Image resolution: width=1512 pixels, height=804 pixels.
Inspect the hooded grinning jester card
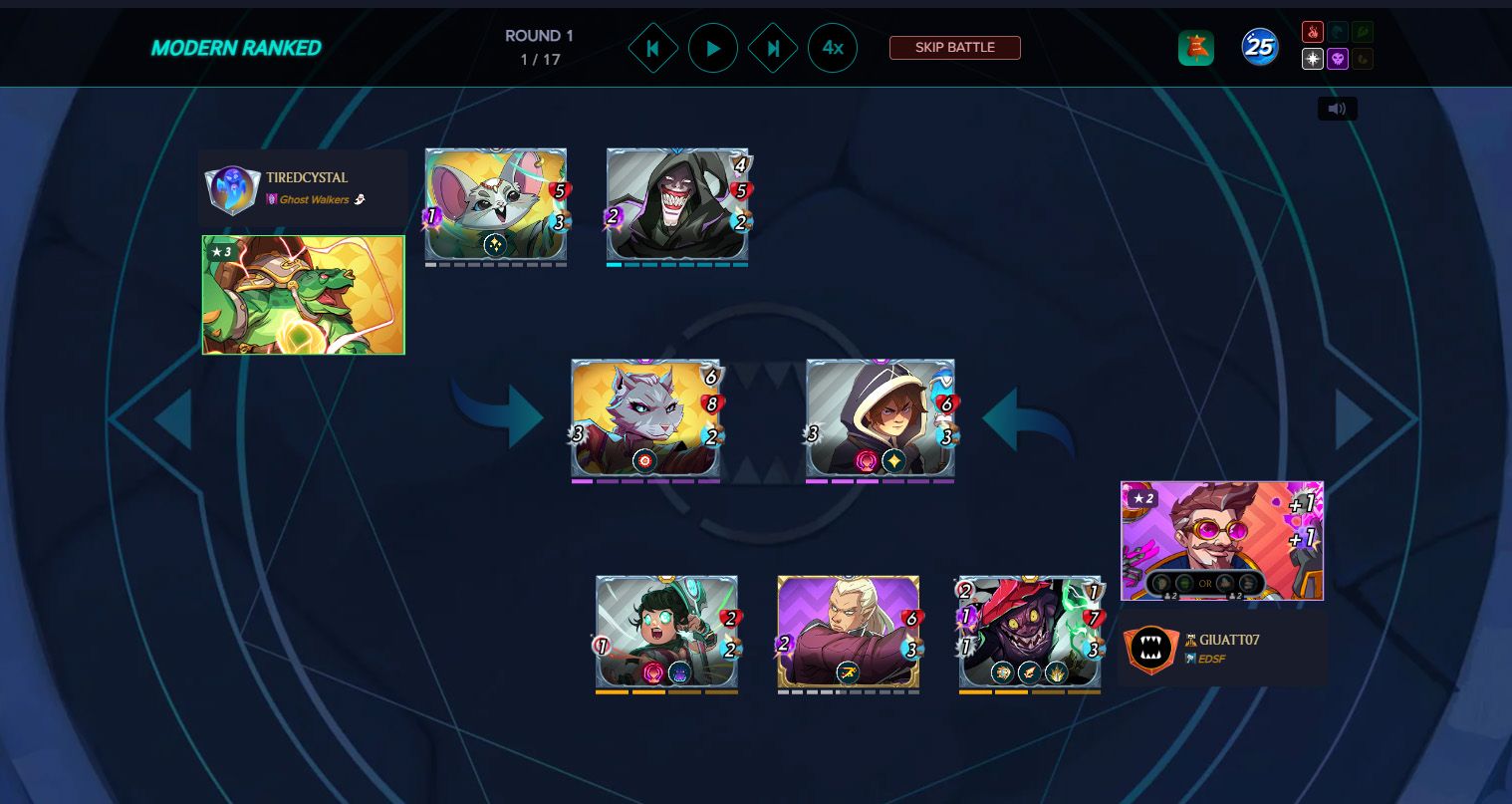click(677, 205)
